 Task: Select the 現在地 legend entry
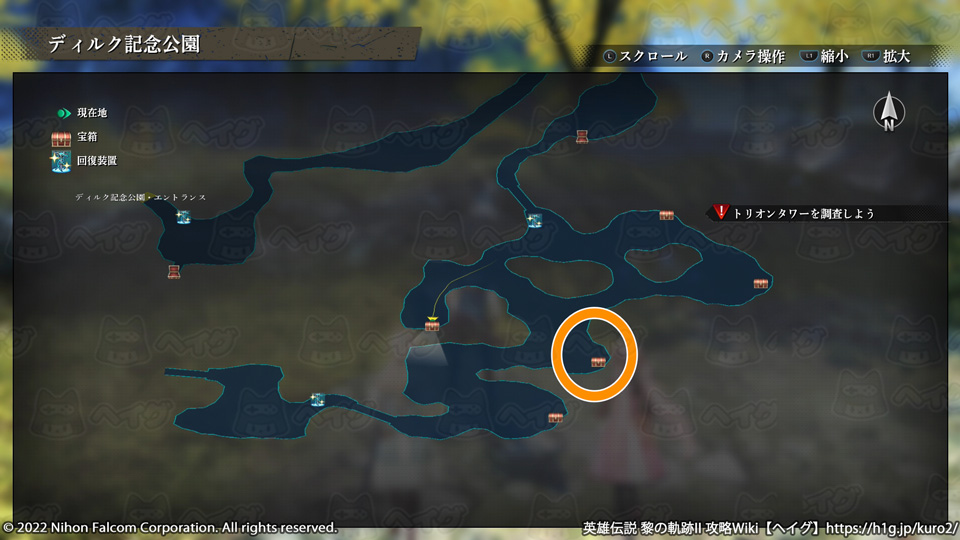point(80,113)
